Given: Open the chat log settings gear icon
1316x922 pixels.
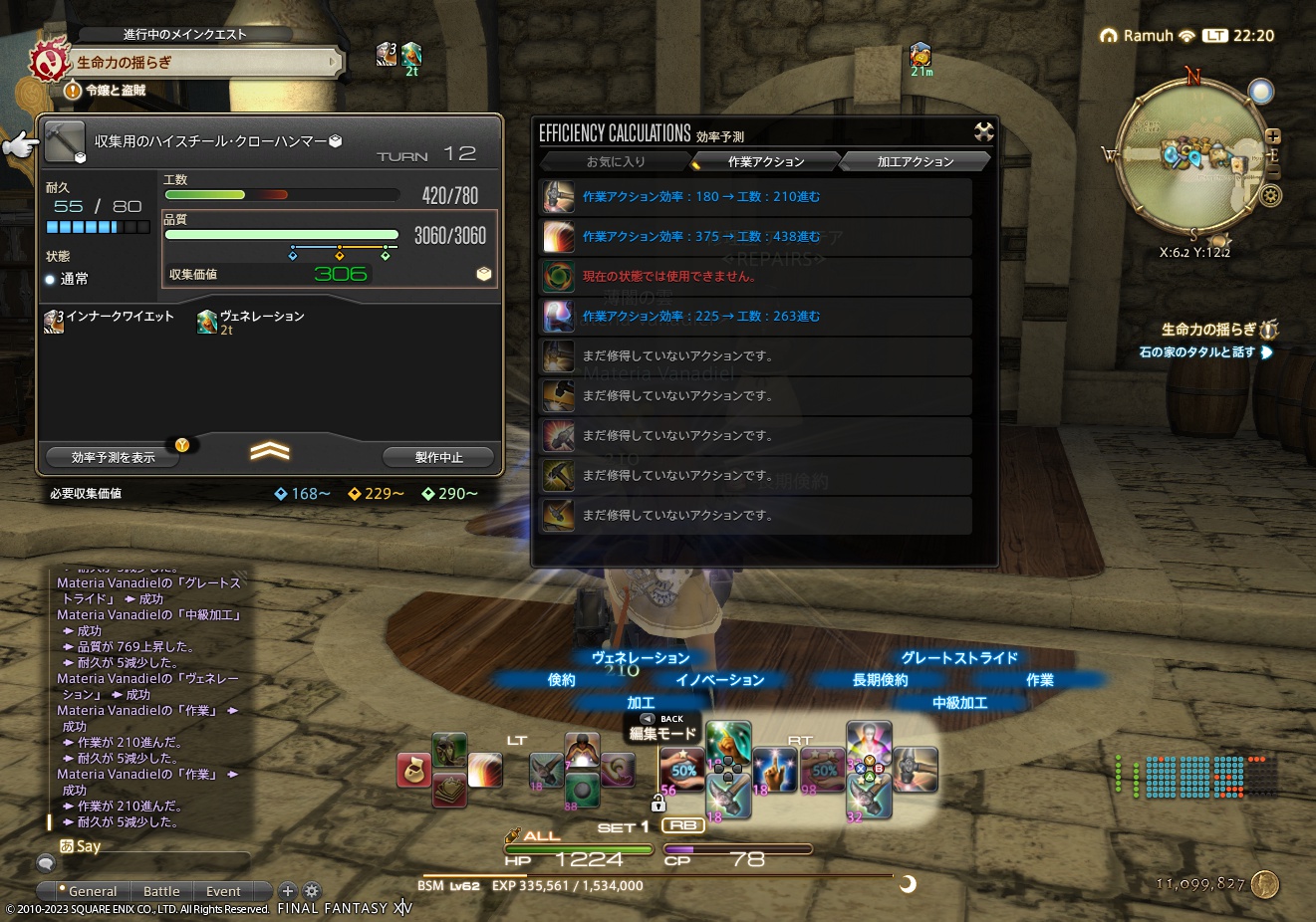Looking at the screenshot, I should 312,891.
